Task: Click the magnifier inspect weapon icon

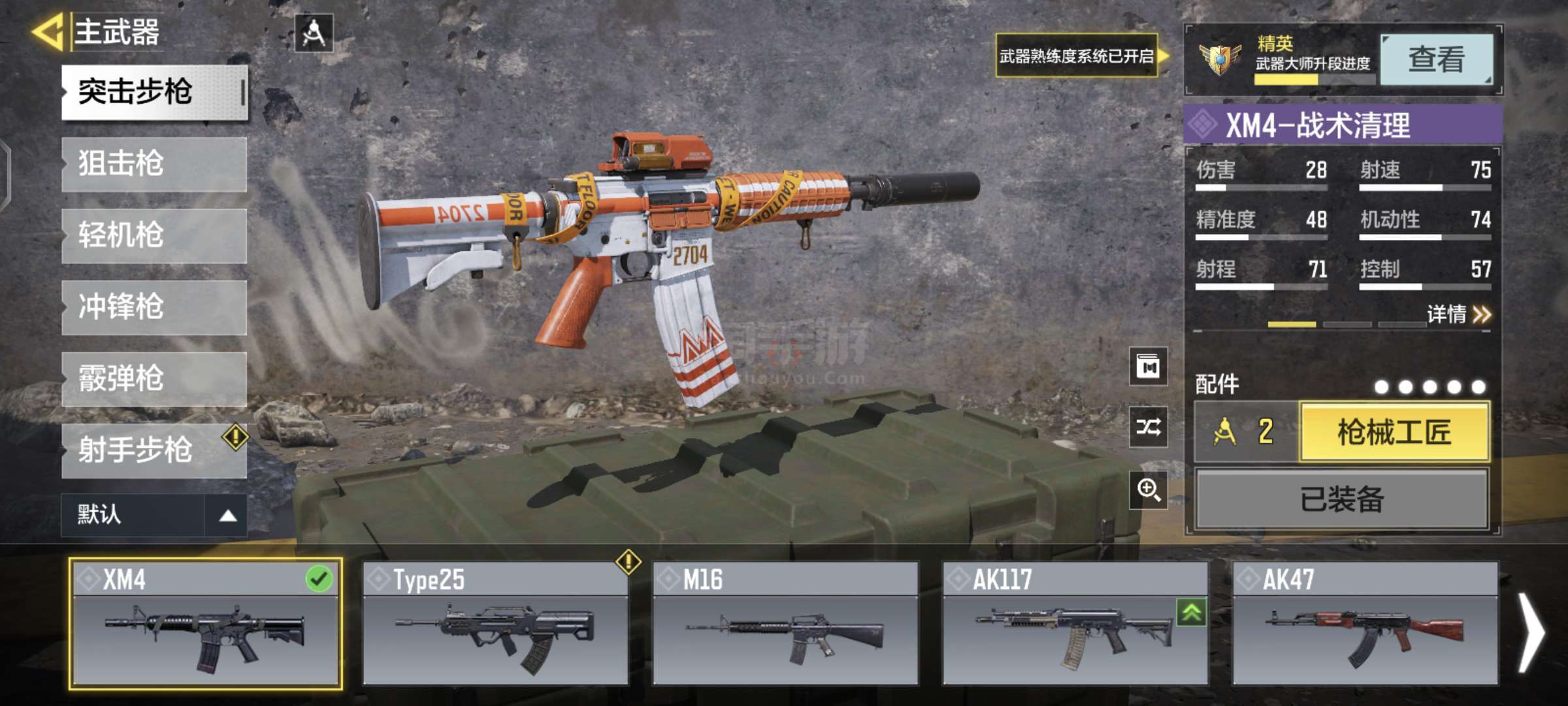Action: (1149, 490)
